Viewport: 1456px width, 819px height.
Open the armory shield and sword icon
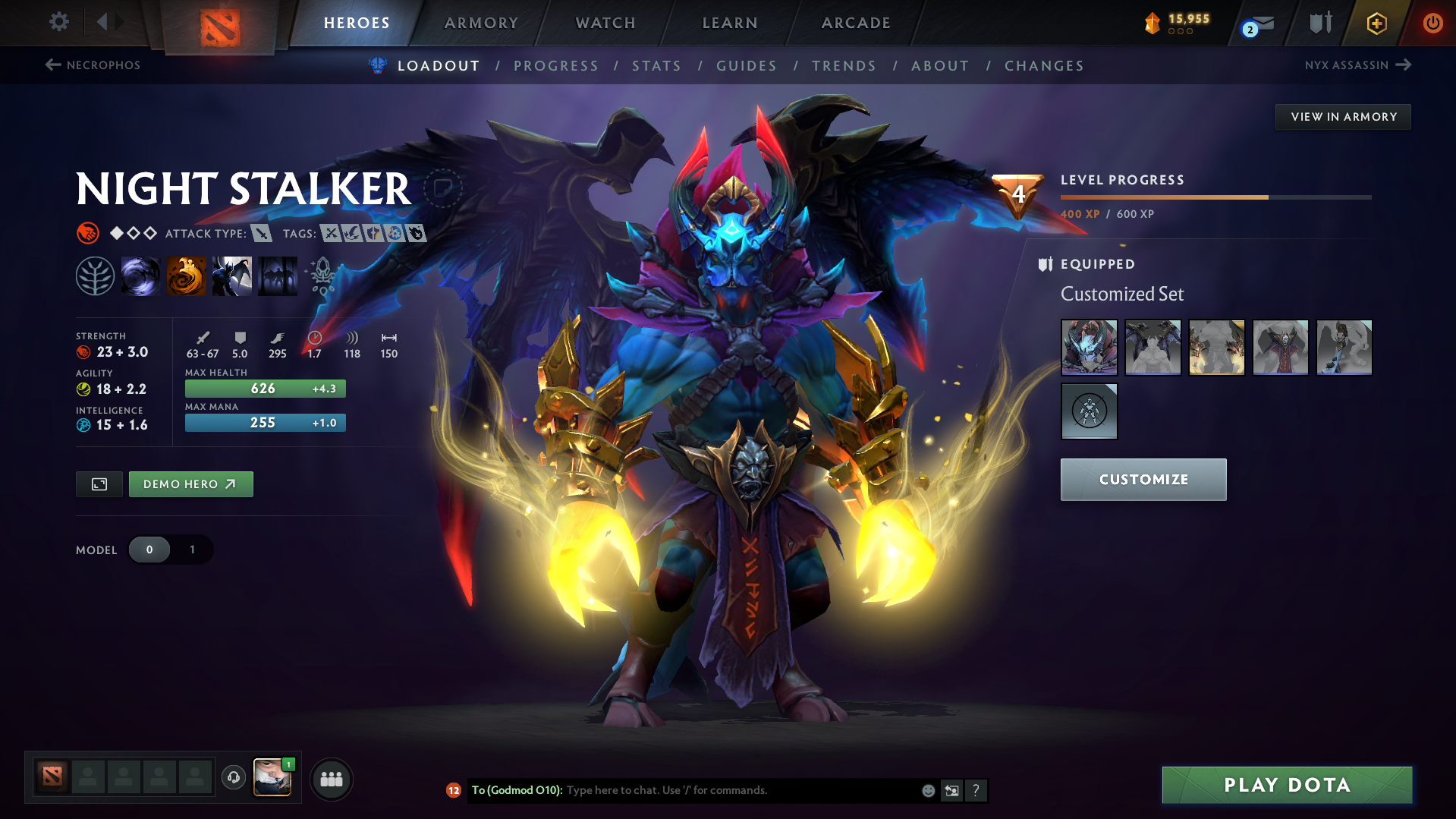tap(1318, 23)
